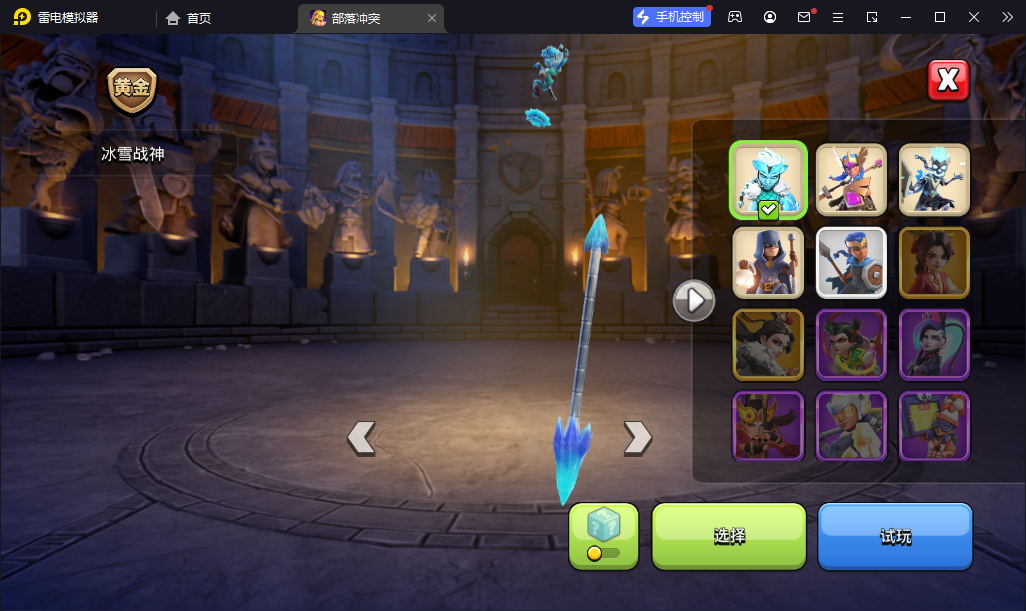Image resolution: width=1026 pixels, height=611 pixels.
Task: Select the purple-hooded skin holding a lantern
Action: (x=768, y=263)
